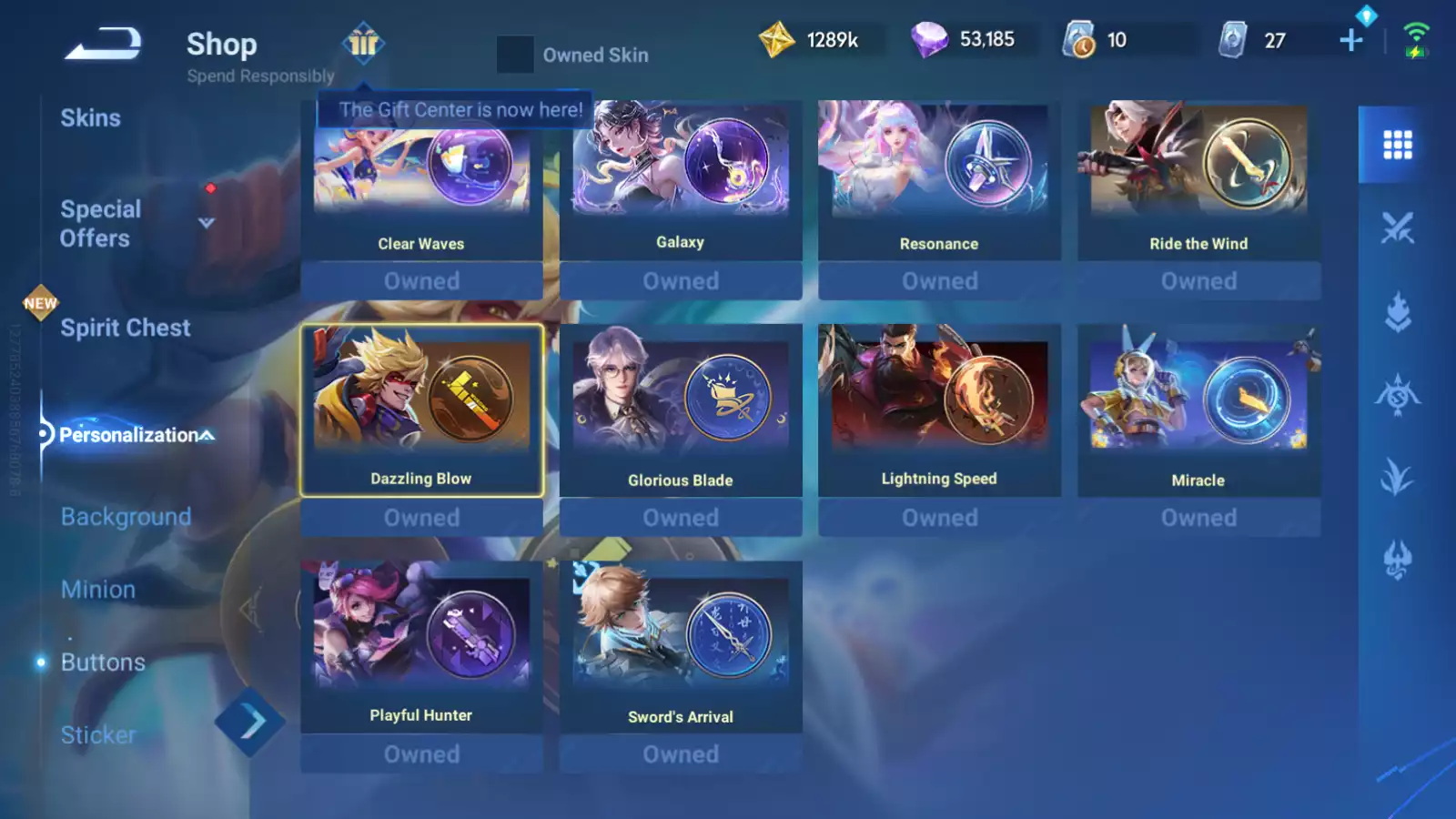Open the Spirit Chest section

coord(125,328)
